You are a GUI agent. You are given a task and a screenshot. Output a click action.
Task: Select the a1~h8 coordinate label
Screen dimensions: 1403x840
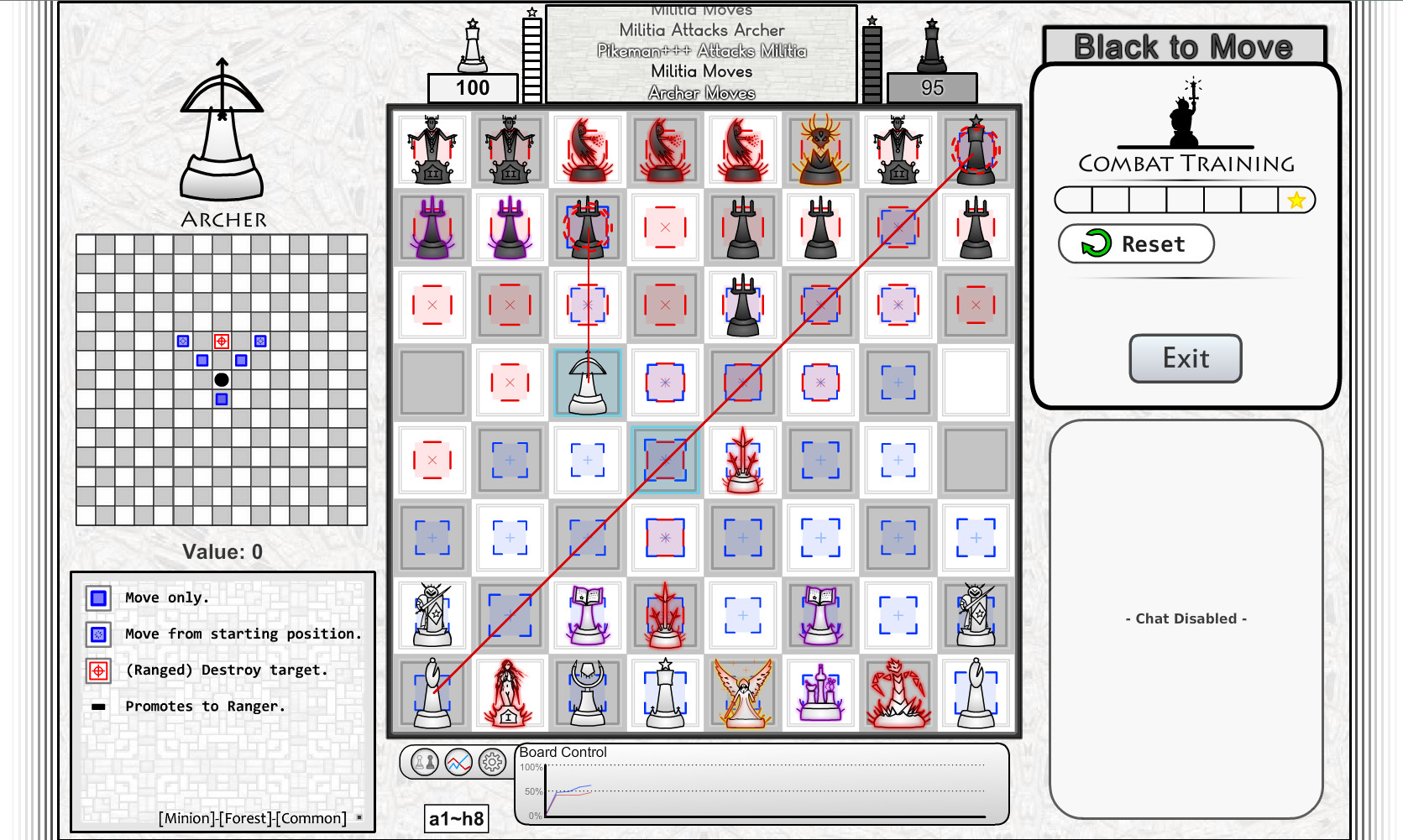tap(458, 818)
